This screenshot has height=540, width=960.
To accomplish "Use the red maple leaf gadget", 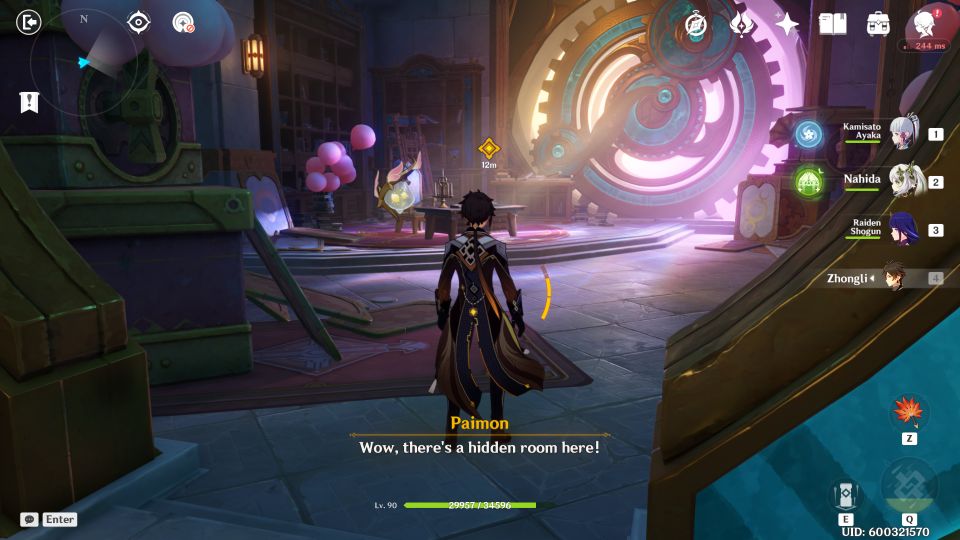I will 909,411.
